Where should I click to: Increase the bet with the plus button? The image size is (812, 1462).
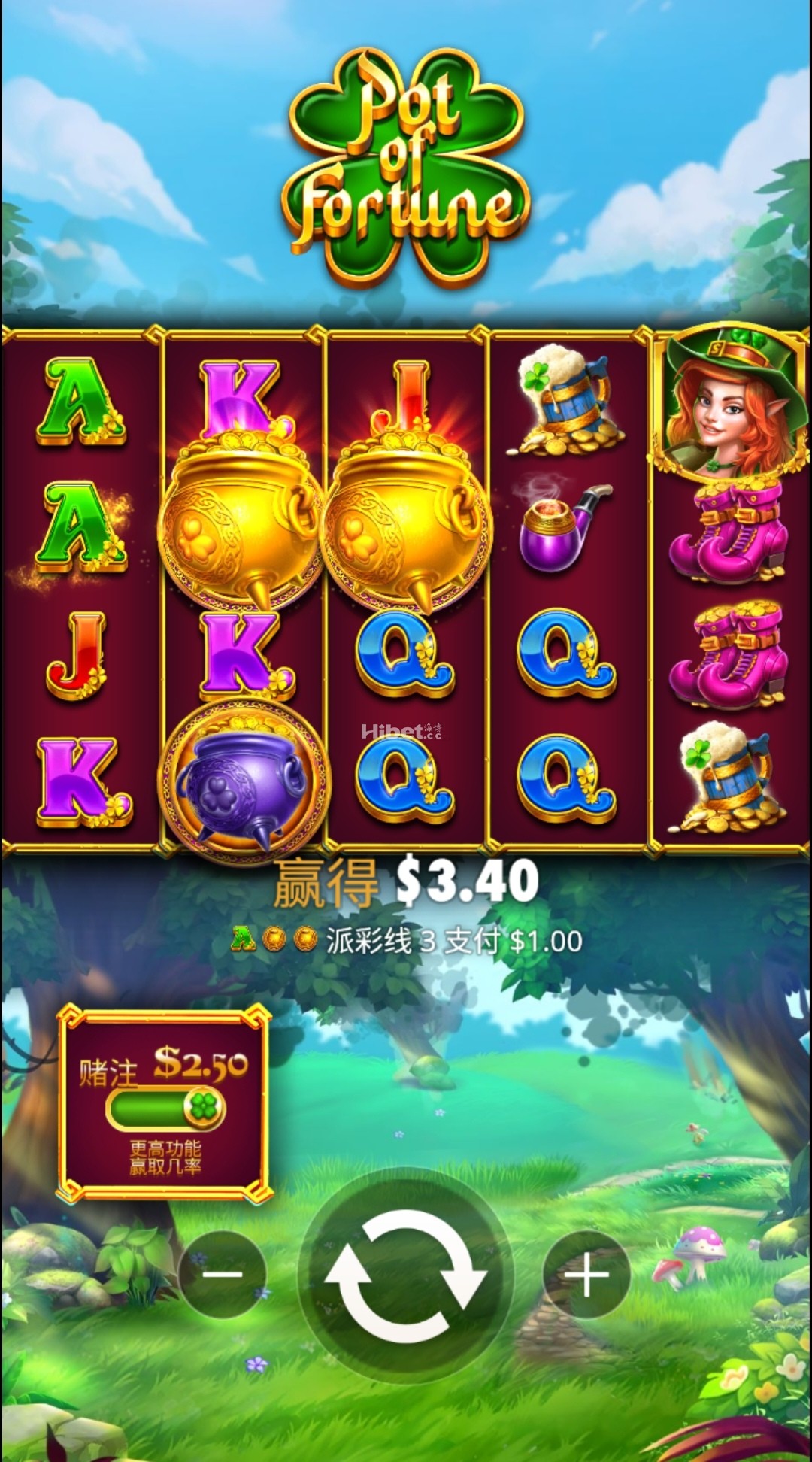click(x=586, y=1274)
